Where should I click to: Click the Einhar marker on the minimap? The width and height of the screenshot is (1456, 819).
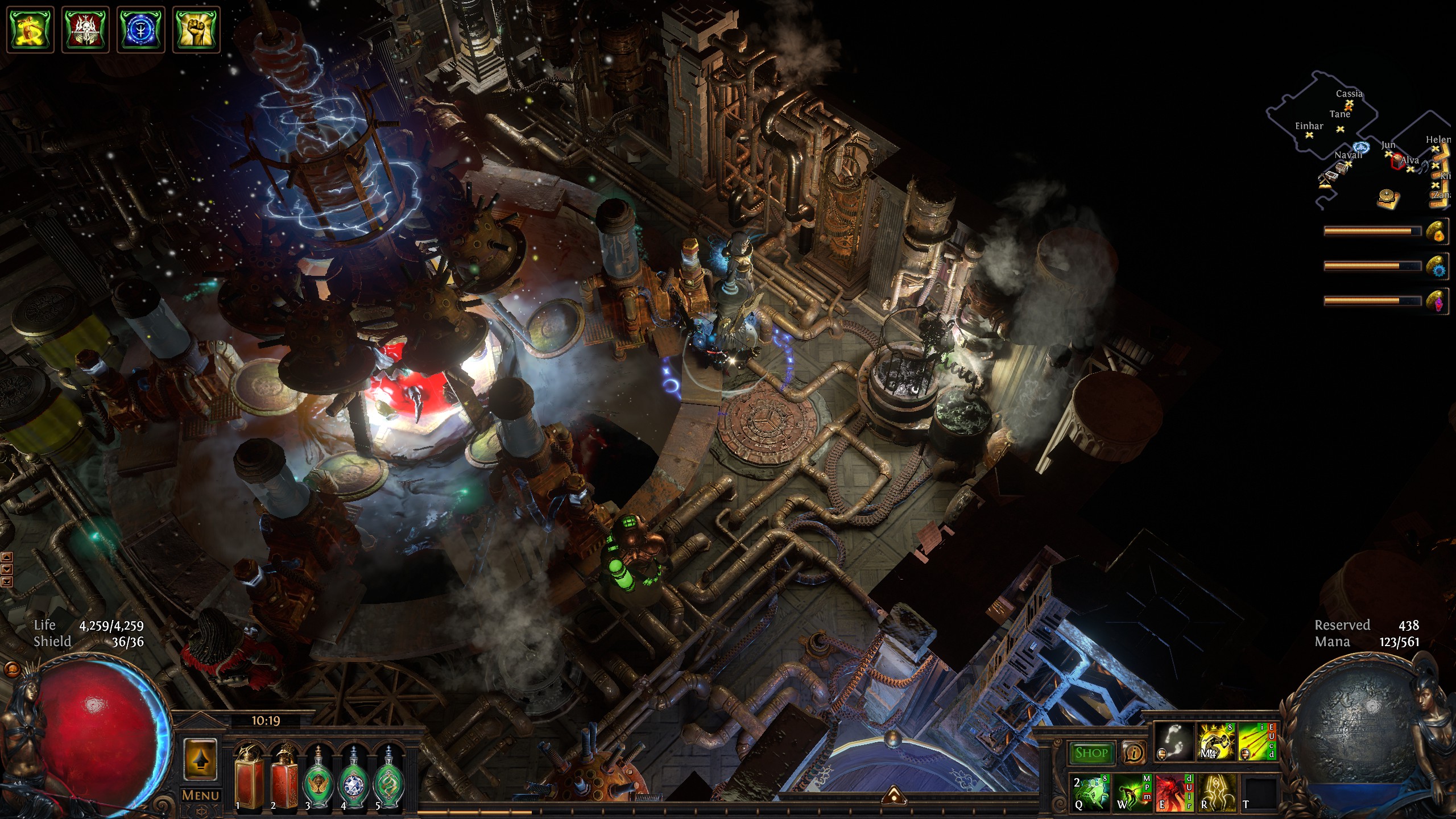[1309, 135]
